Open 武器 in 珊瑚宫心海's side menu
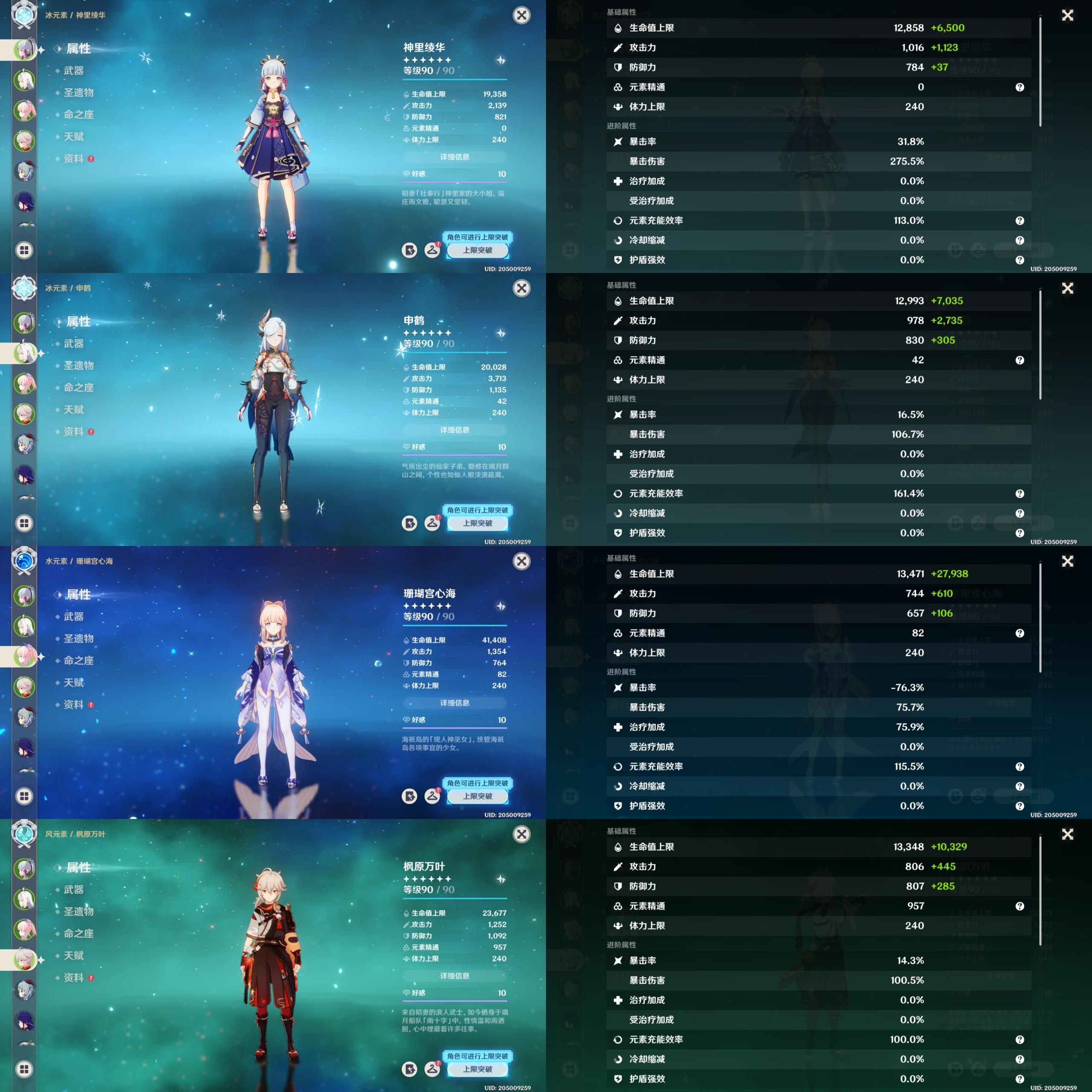1092x1092 pixels. pos(73,617)
